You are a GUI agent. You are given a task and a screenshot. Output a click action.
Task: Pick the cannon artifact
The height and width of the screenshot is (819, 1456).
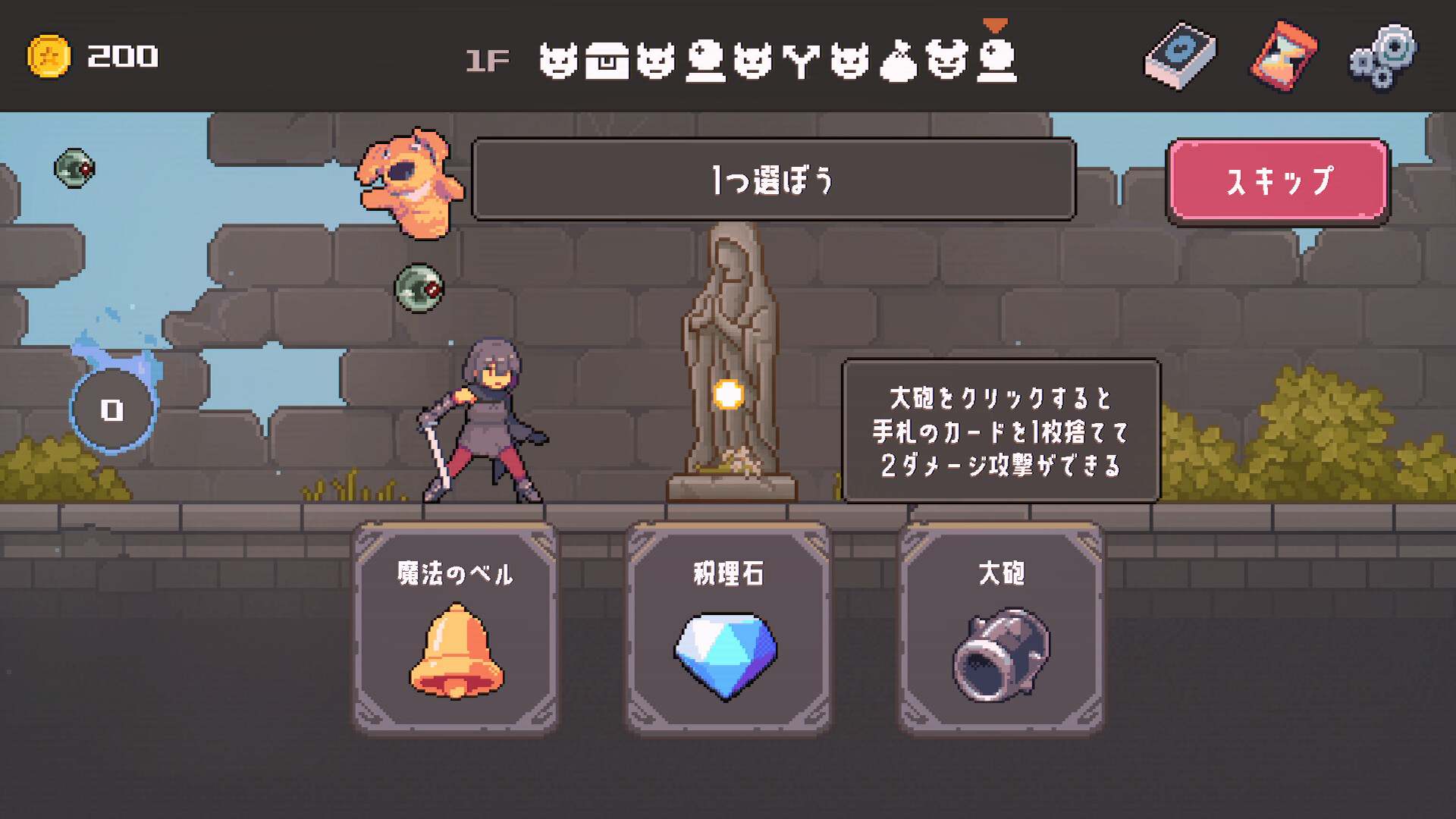pyautogui.click(x=1001, y=656)
